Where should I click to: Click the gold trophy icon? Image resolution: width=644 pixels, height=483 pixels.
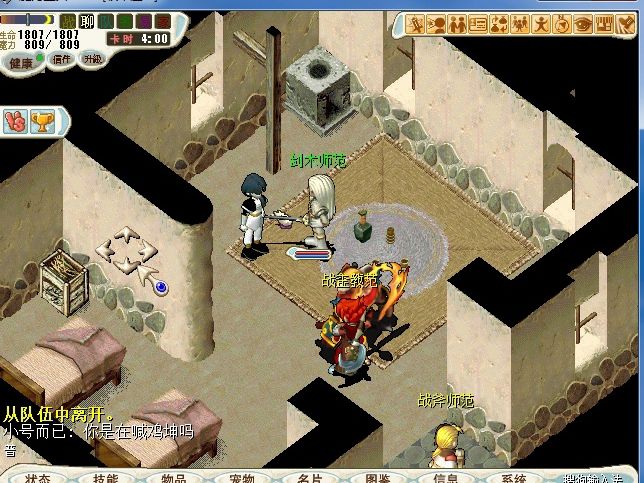[x=43, y=121]
